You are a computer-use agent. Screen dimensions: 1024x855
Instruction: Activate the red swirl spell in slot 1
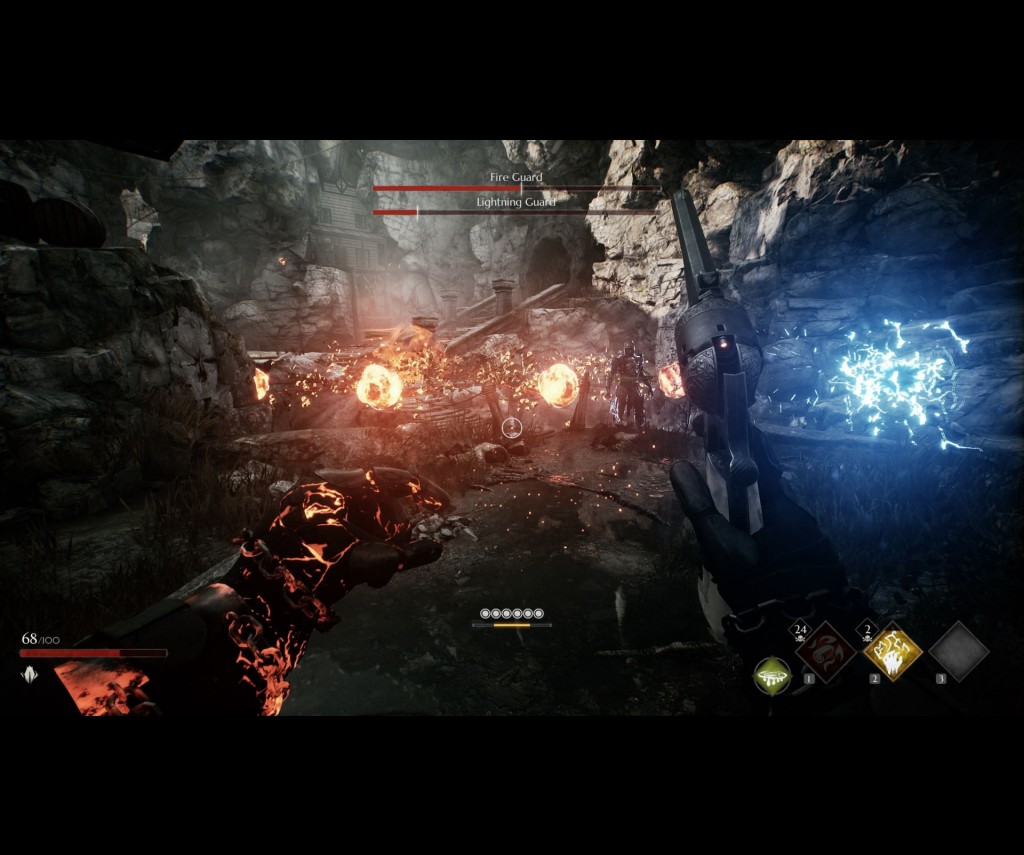(x=825, y=652)
